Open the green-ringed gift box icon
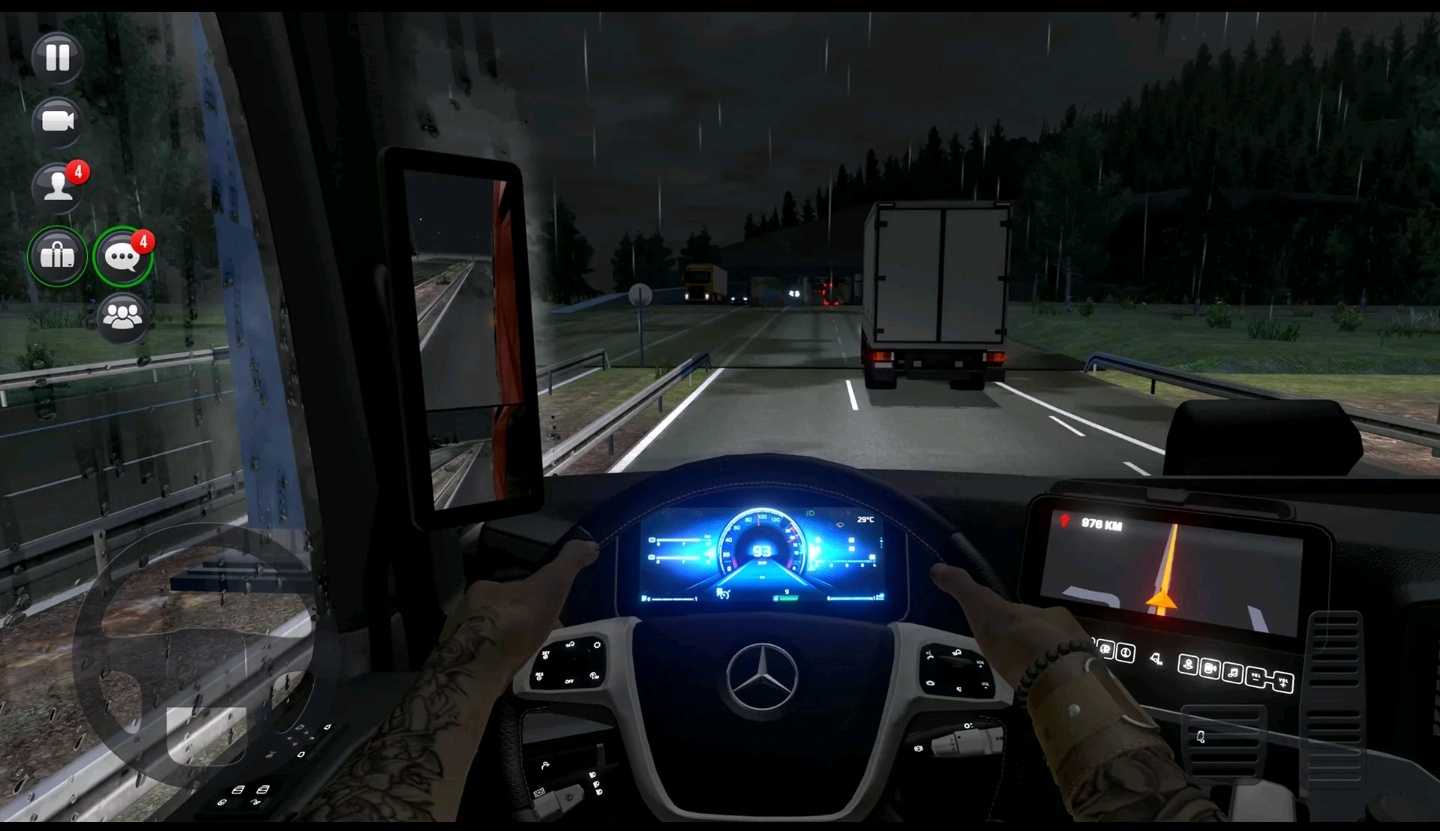The height and width of the screenshot is (831, 1440). tap(57, 256)
